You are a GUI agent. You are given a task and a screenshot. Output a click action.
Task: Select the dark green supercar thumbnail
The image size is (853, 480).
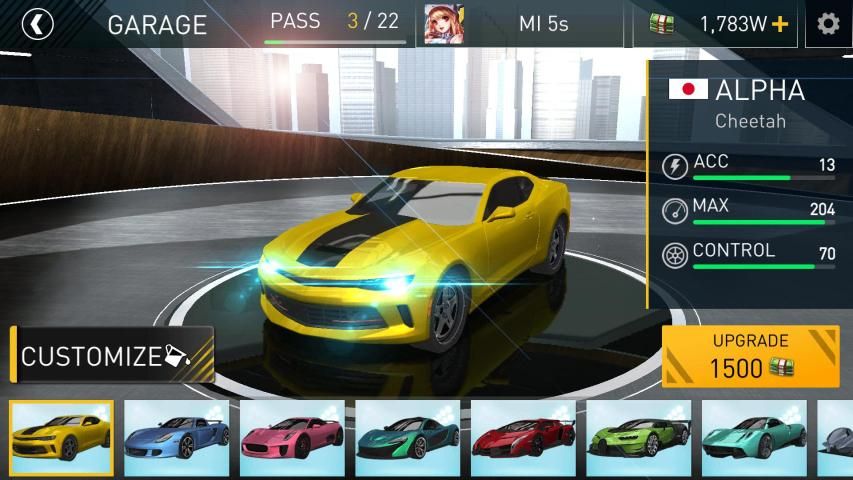click(408, 437)
